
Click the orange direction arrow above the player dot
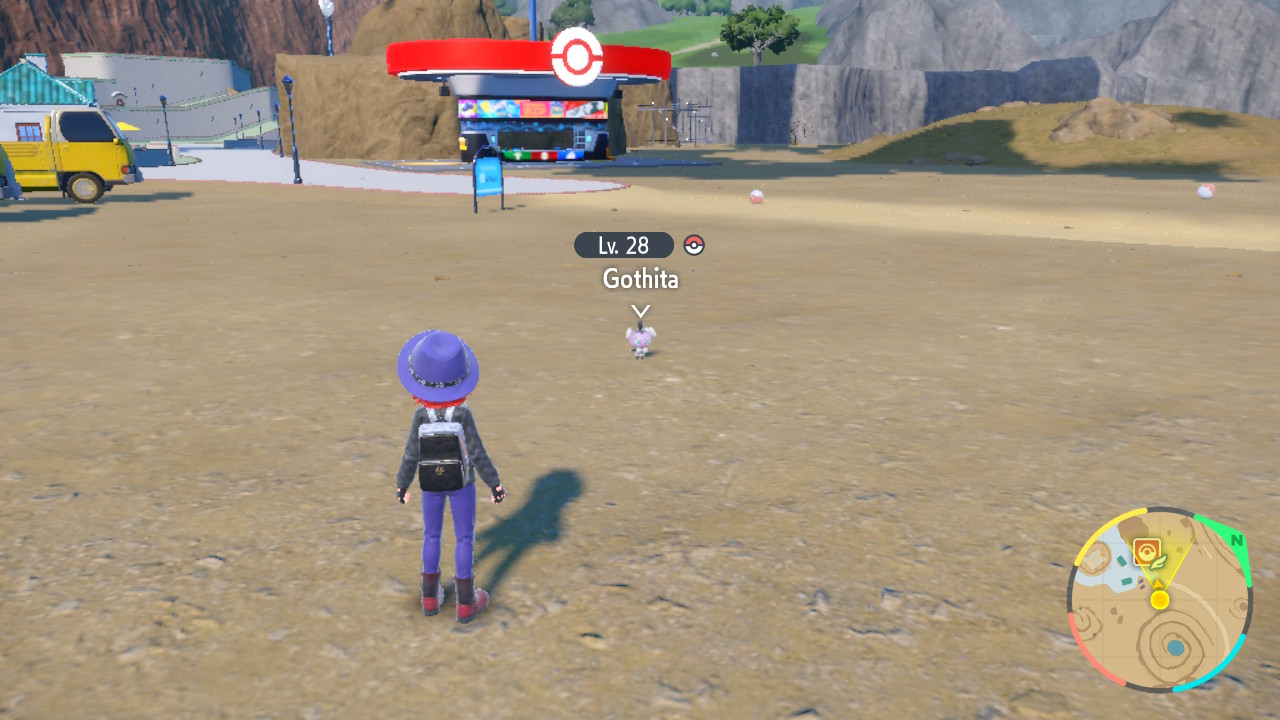(x=1158, y=582)
